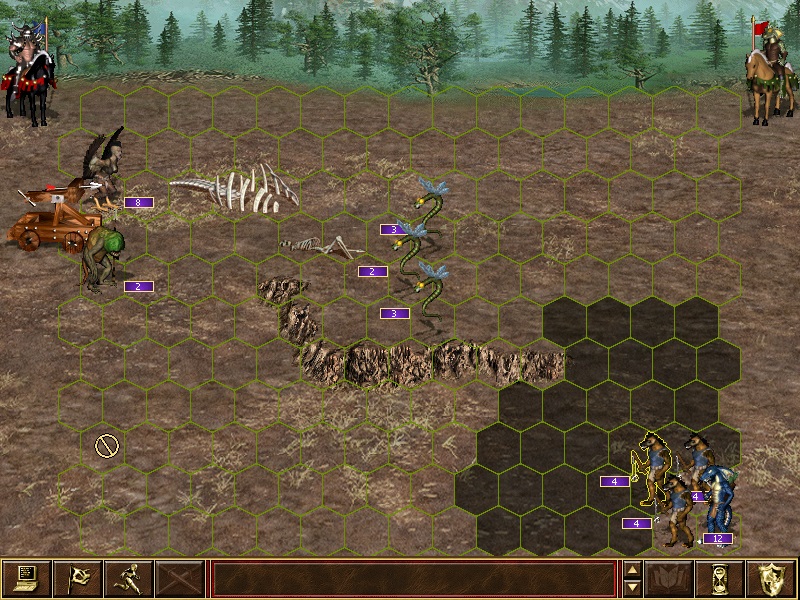Click the combat message log panel
This screenshot has height=600, width=800.
click(413, 579)
